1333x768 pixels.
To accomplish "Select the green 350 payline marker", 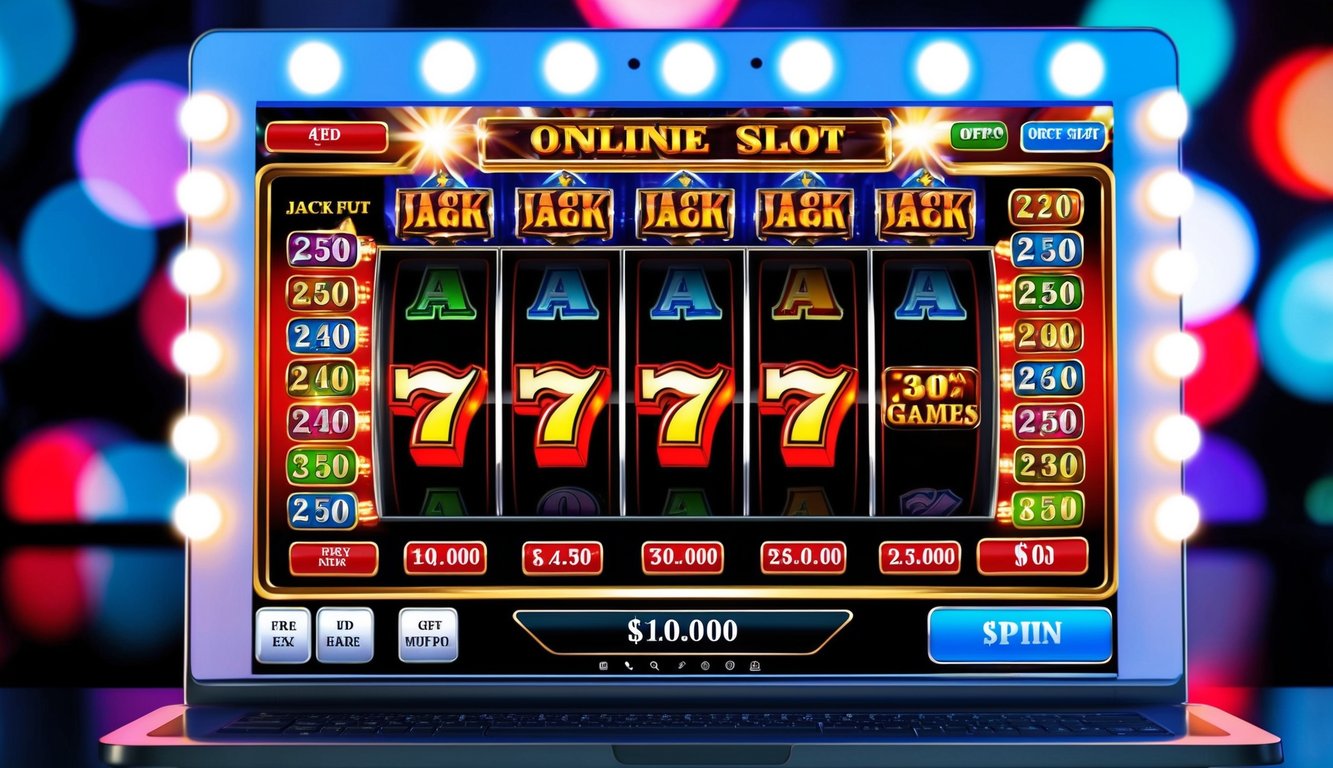I will [x=322, y=466].
